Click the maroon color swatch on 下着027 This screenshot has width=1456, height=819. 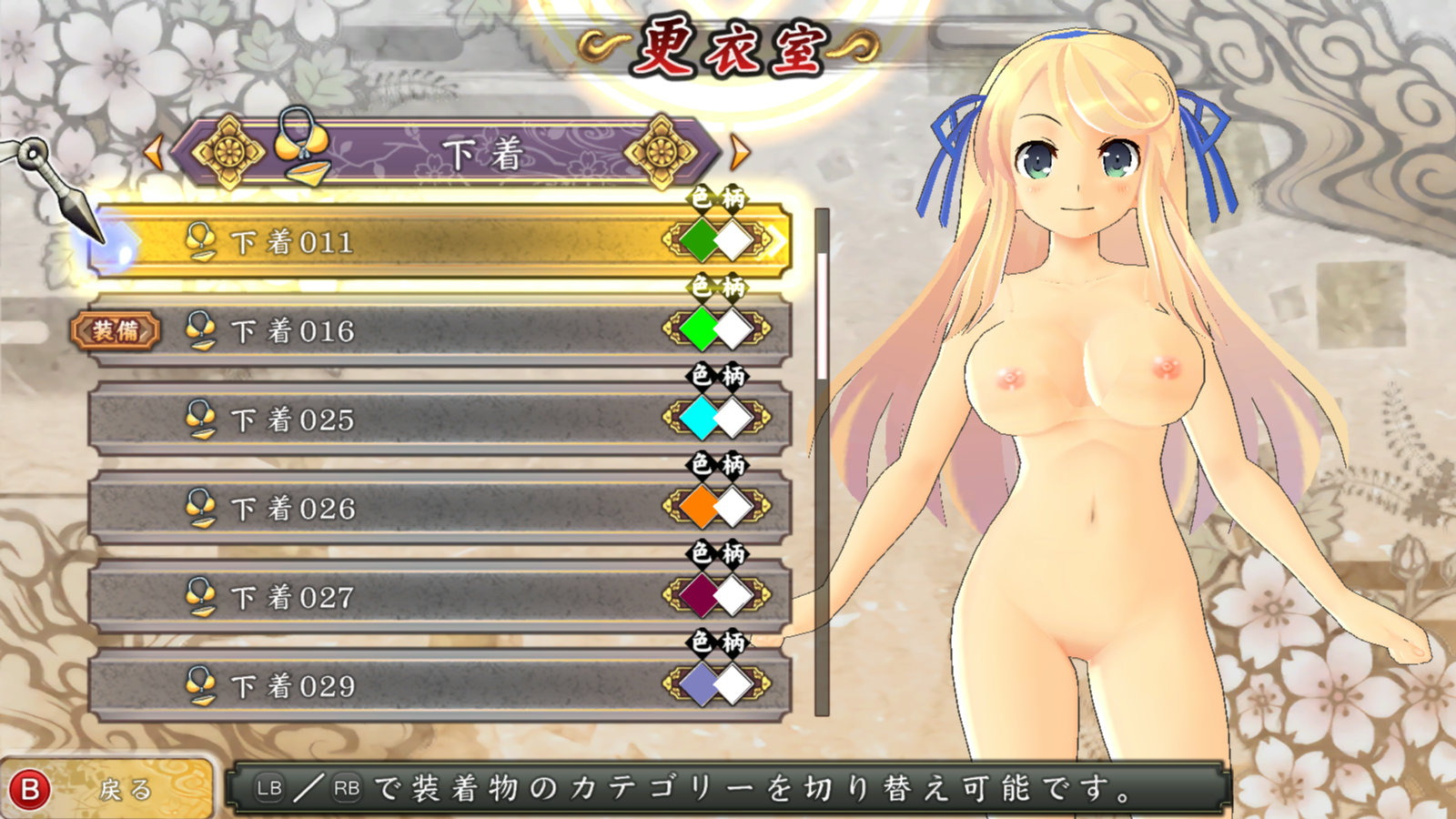pos(700,596)
